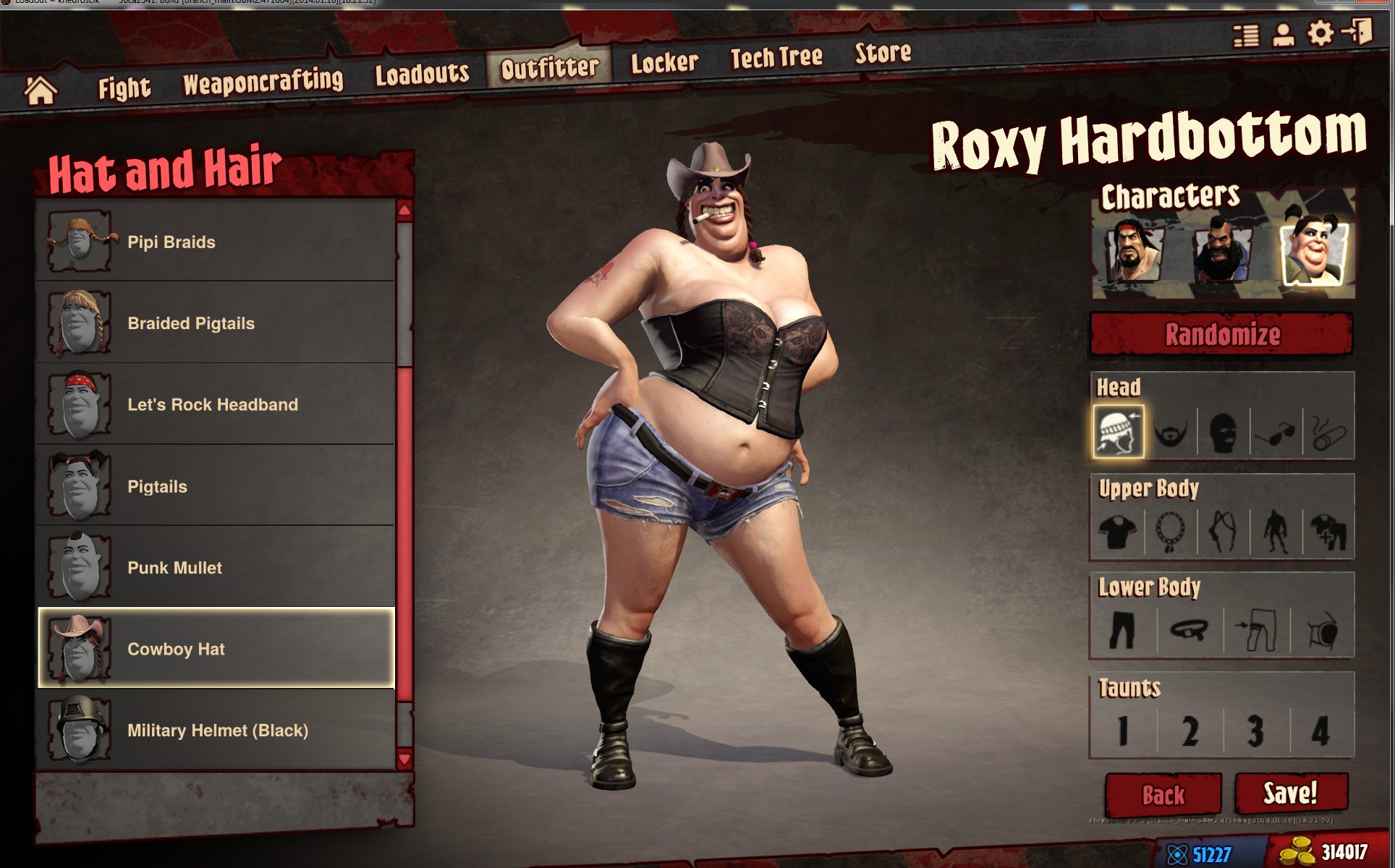Click Save! to keep the outfit
Viewport: 1395px width, 868px height.
[x=1293, y=793]
